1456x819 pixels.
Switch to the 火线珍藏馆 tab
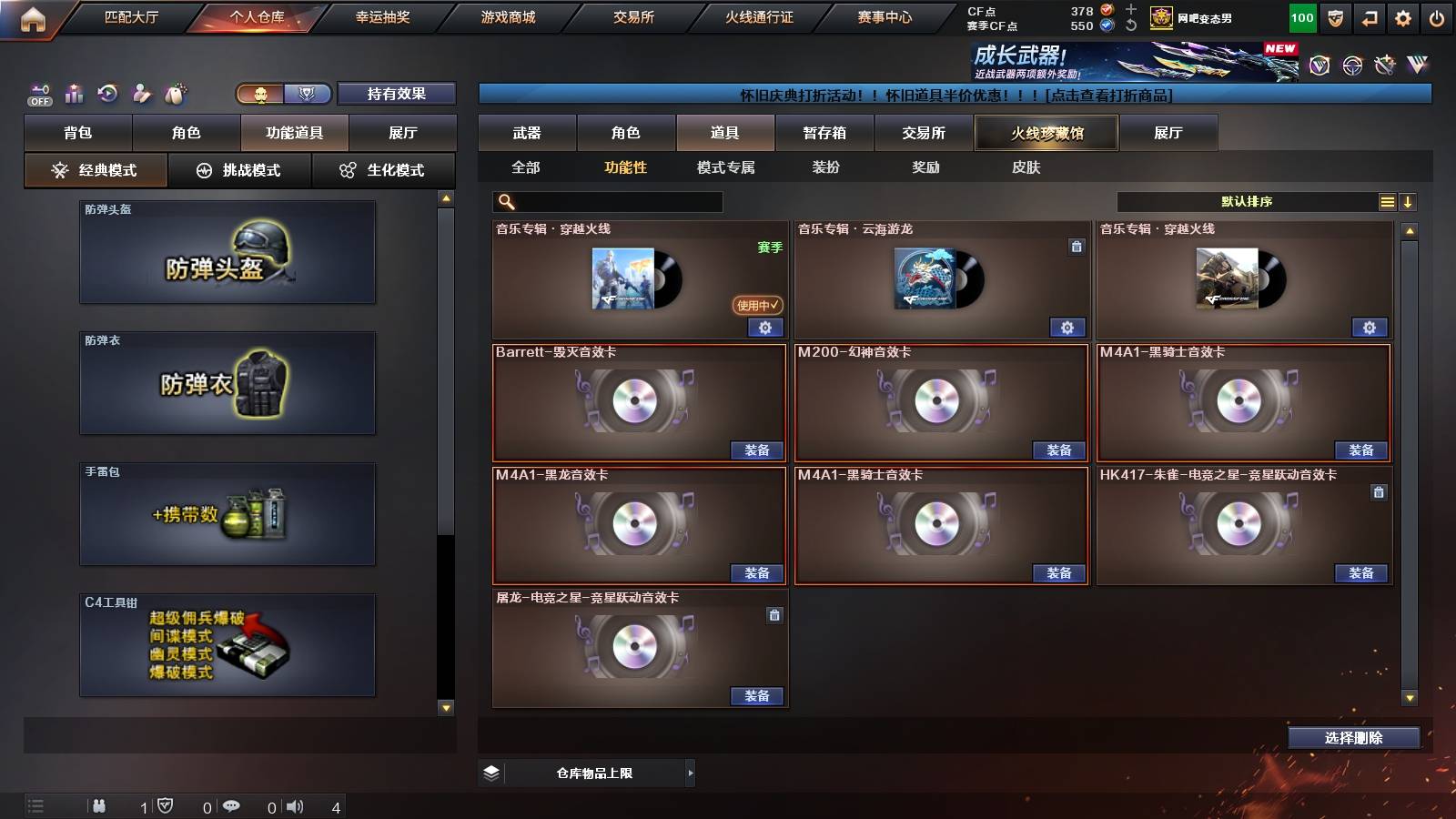pyautogui.click(x=1045, y=133)
